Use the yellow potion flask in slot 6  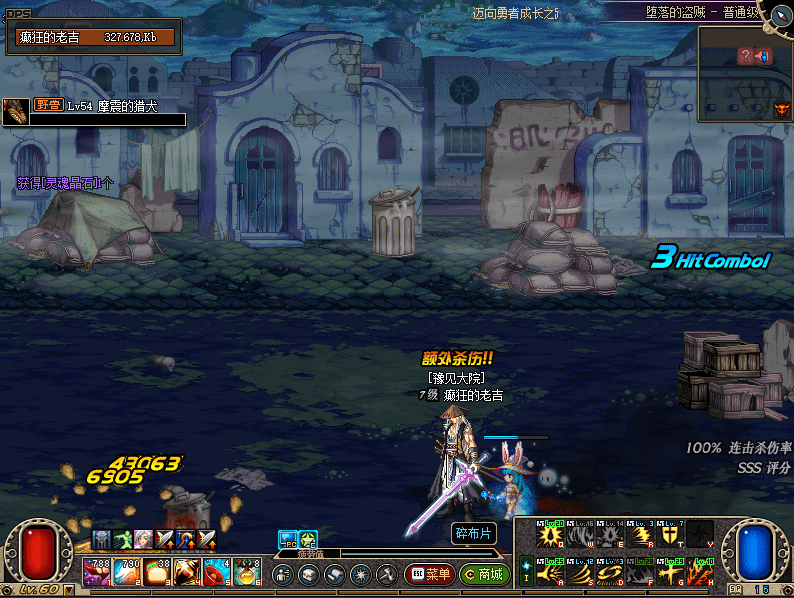tap(247, 572)
